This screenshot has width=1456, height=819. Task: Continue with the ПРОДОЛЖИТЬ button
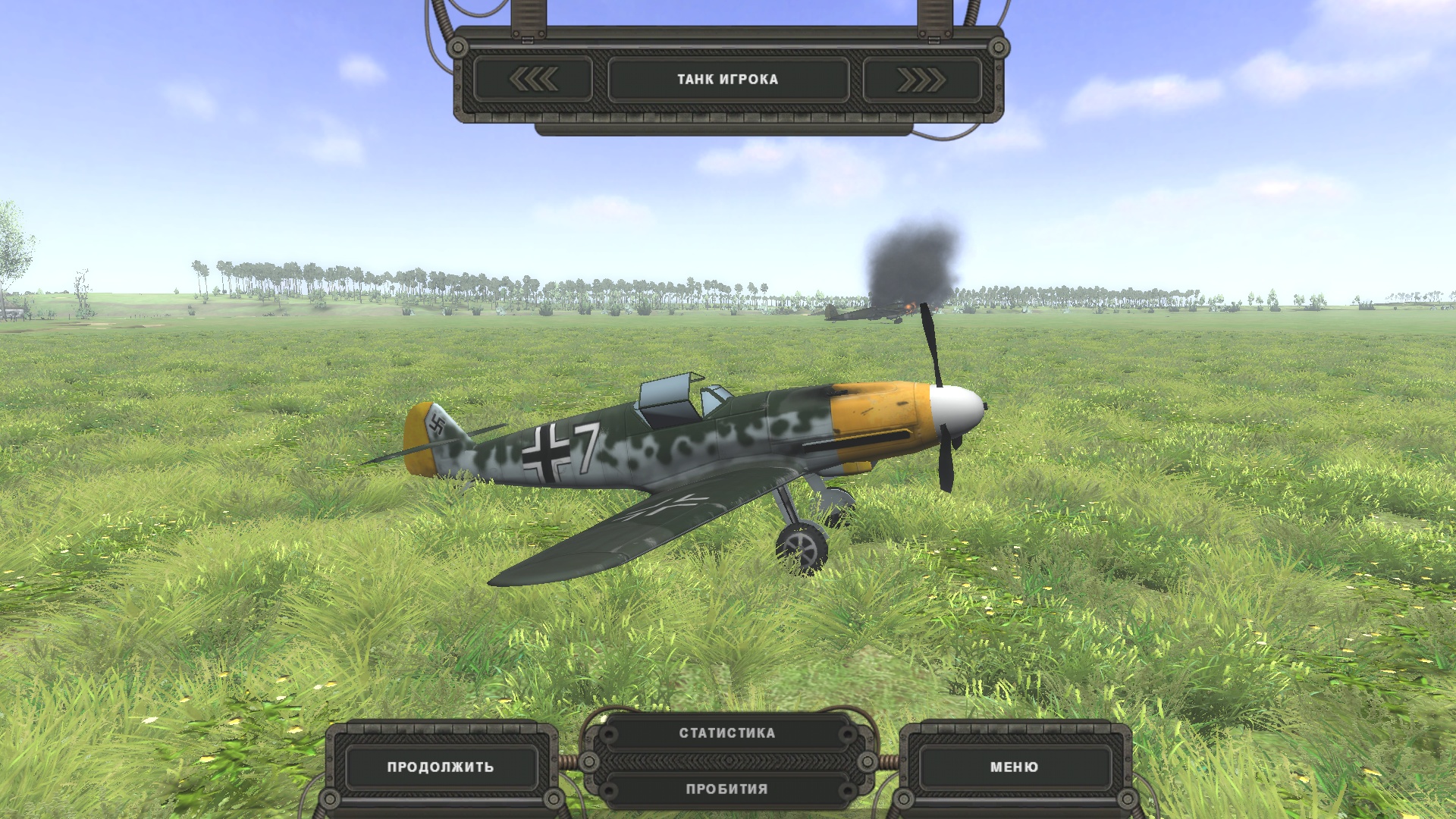click(441, 767)
